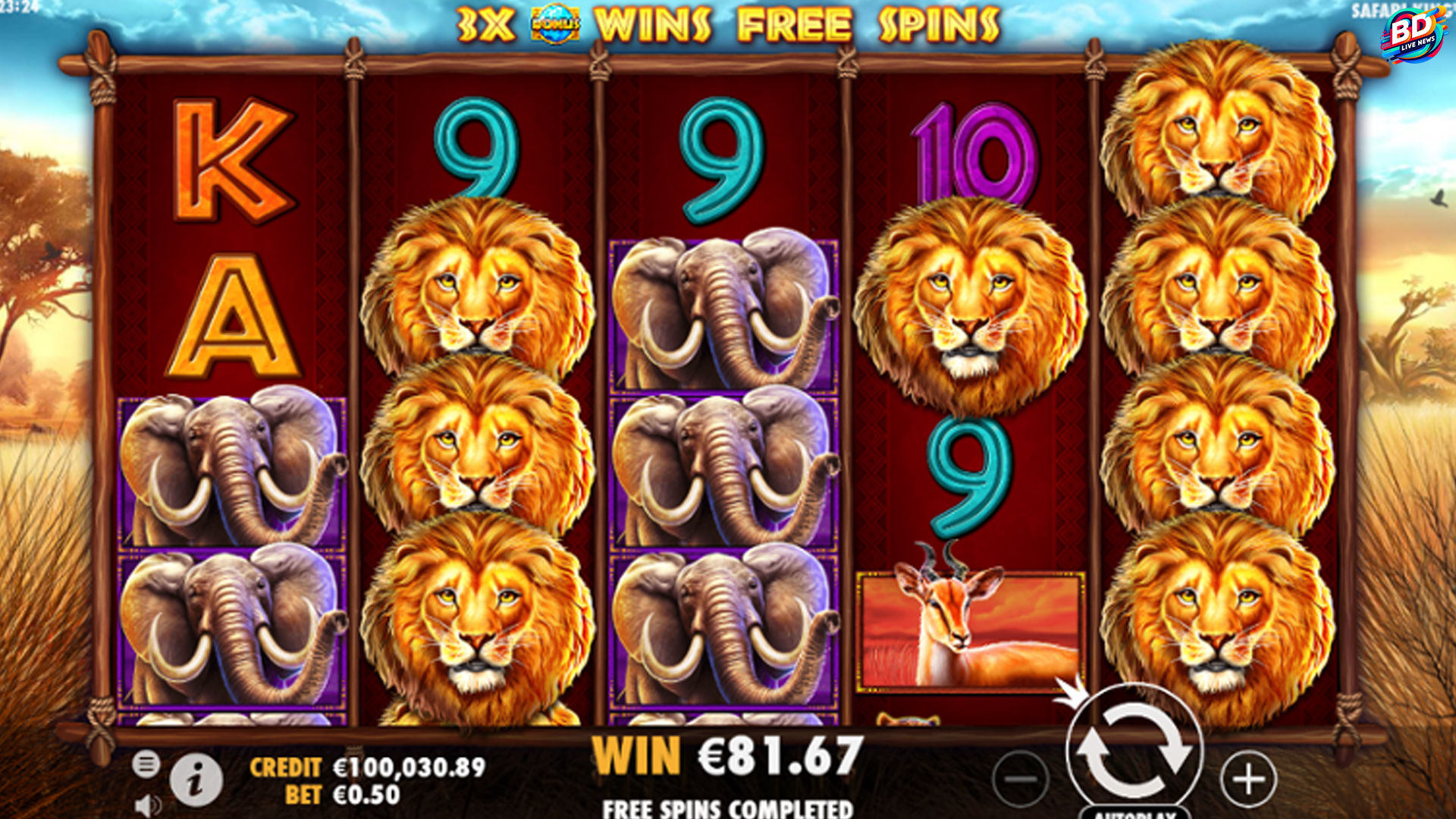1456x819 pixels.
Task: Open the game info paytable
Action: coord(196,780)
